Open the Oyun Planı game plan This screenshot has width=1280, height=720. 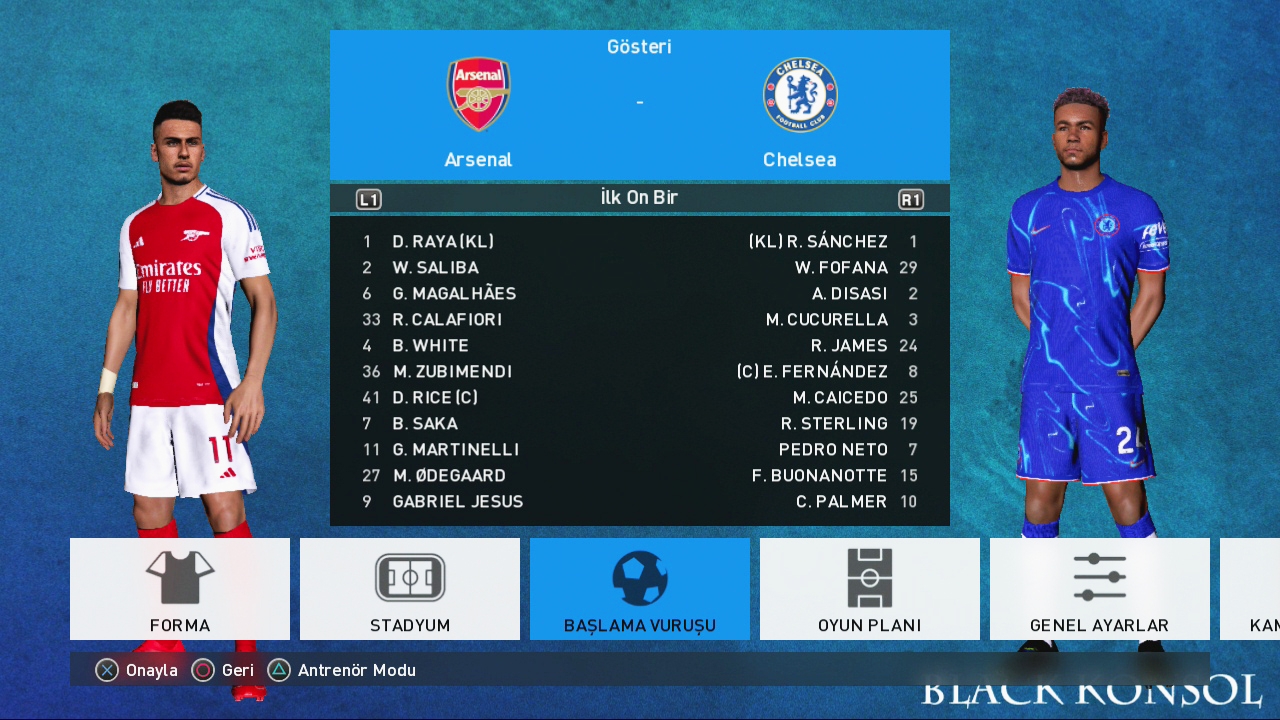tap(870, 589)
